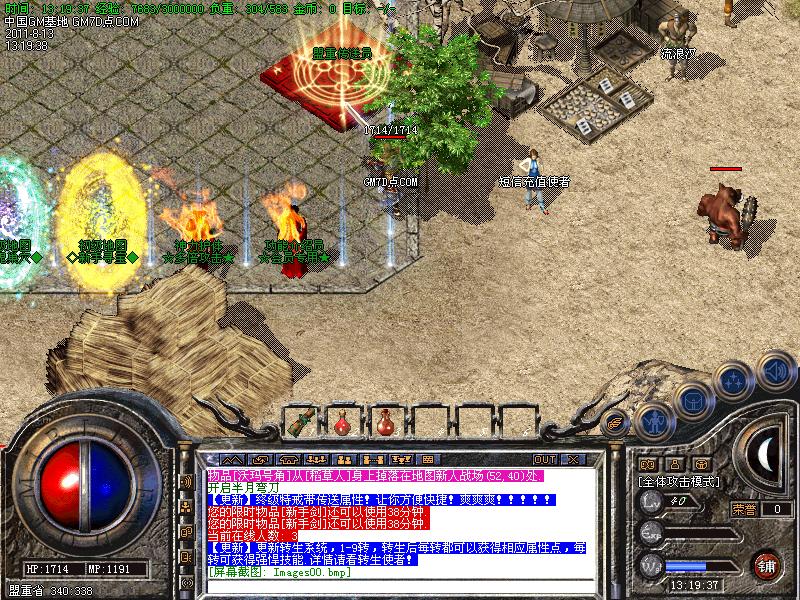Open the skills panel with sparkle stars icon

point(735,381)
